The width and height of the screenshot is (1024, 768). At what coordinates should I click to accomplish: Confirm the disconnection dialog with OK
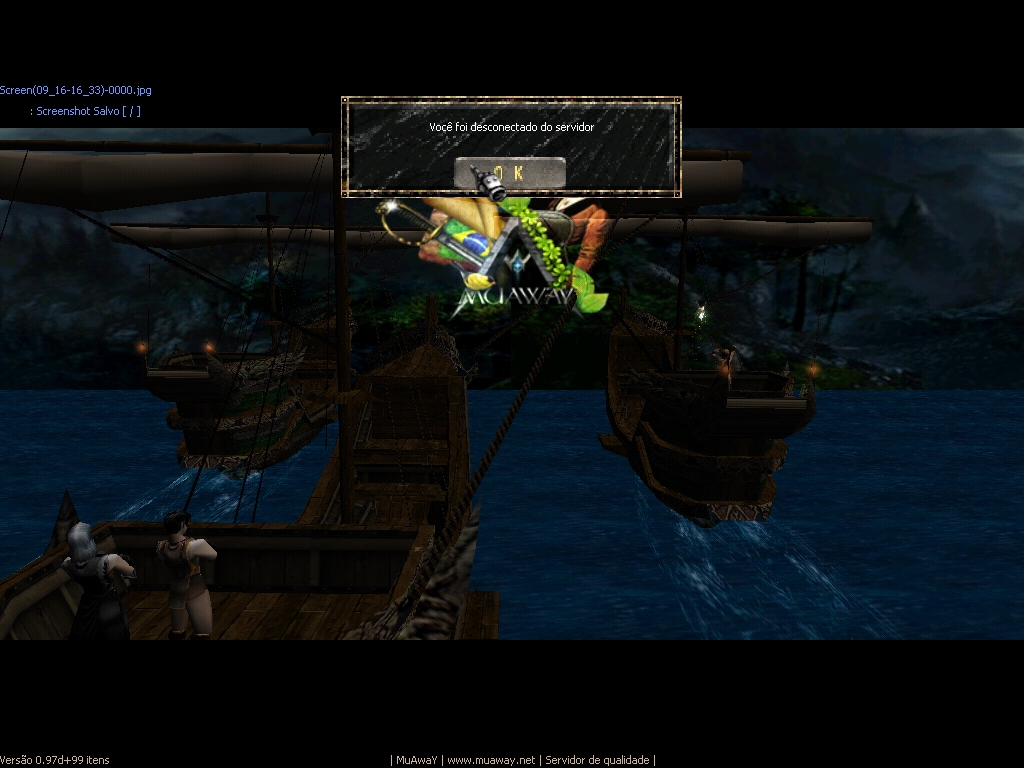(510, 173)
